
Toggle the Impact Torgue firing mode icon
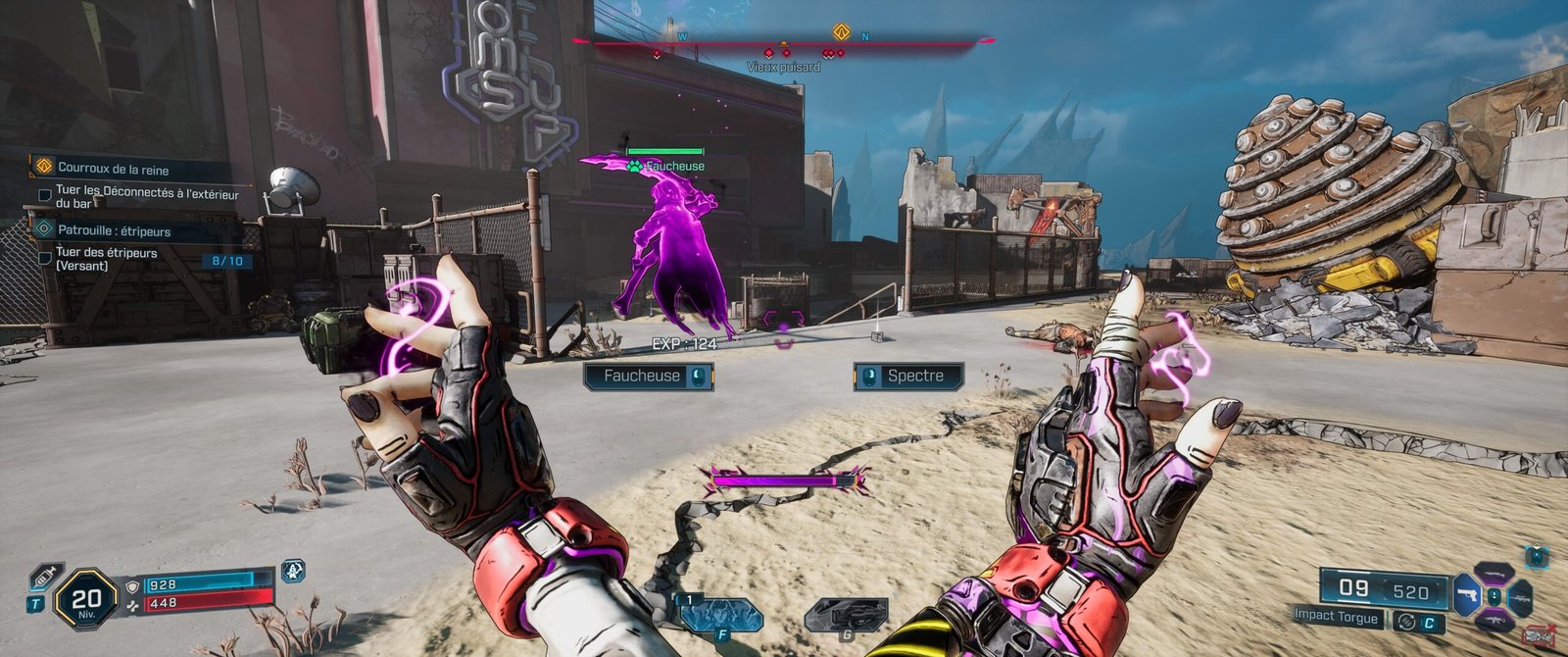coord(1408,621)
